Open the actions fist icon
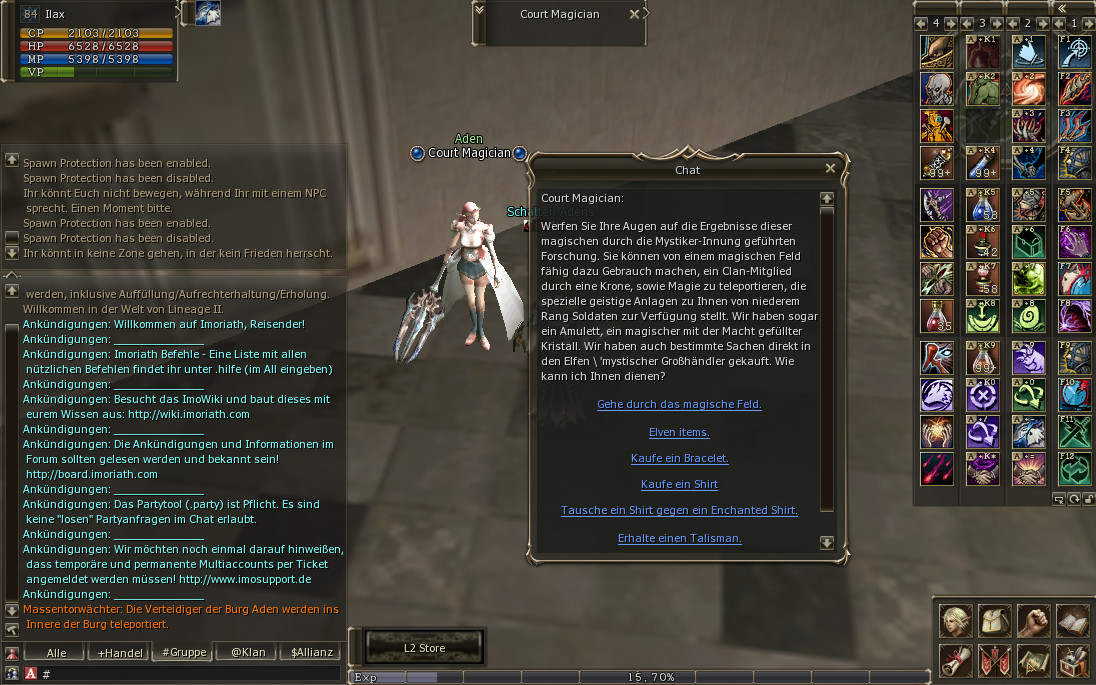The height and width of the screenshot is (685, 1096). [1033, 620]
